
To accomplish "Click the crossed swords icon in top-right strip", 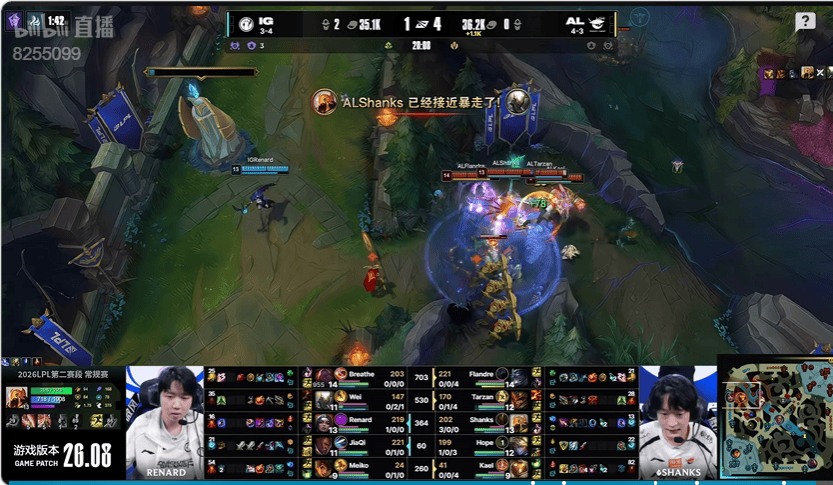I will (820, 73).
